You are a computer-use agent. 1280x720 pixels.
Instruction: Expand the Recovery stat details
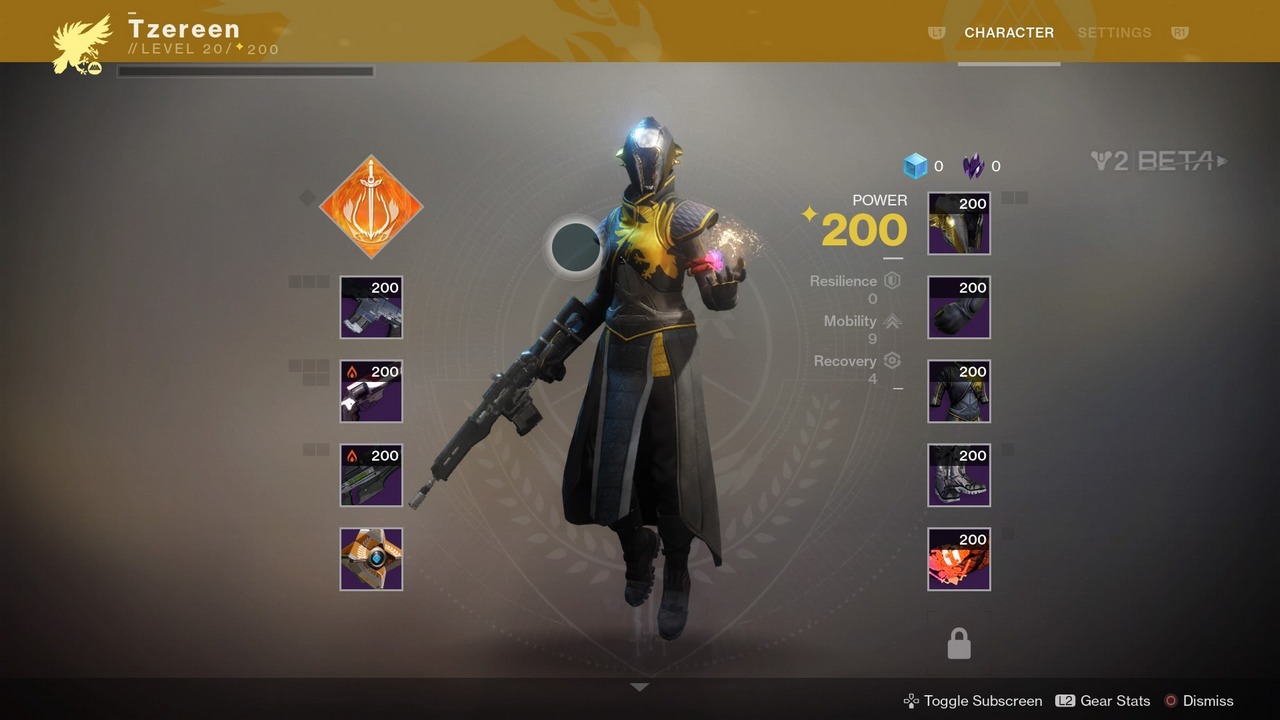[x=892, y=360]
